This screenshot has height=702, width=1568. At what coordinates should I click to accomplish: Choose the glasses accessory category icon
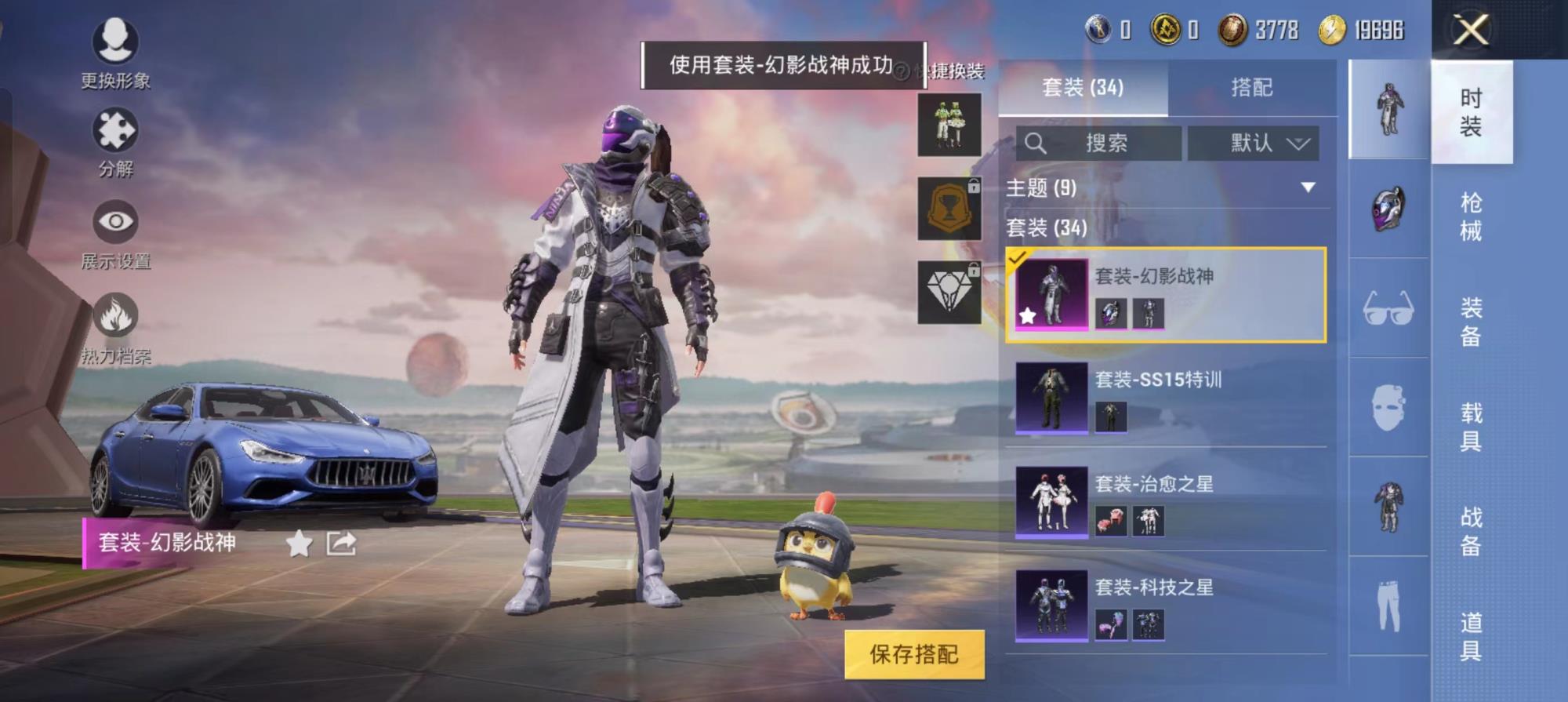(1388, 308)
